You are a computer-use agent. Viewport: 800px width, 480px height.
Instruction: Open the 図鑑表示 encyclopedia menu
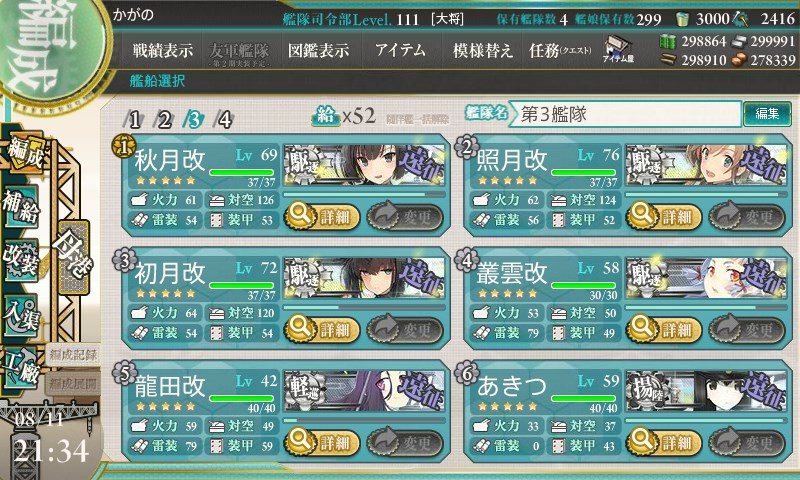coord(318,50)
